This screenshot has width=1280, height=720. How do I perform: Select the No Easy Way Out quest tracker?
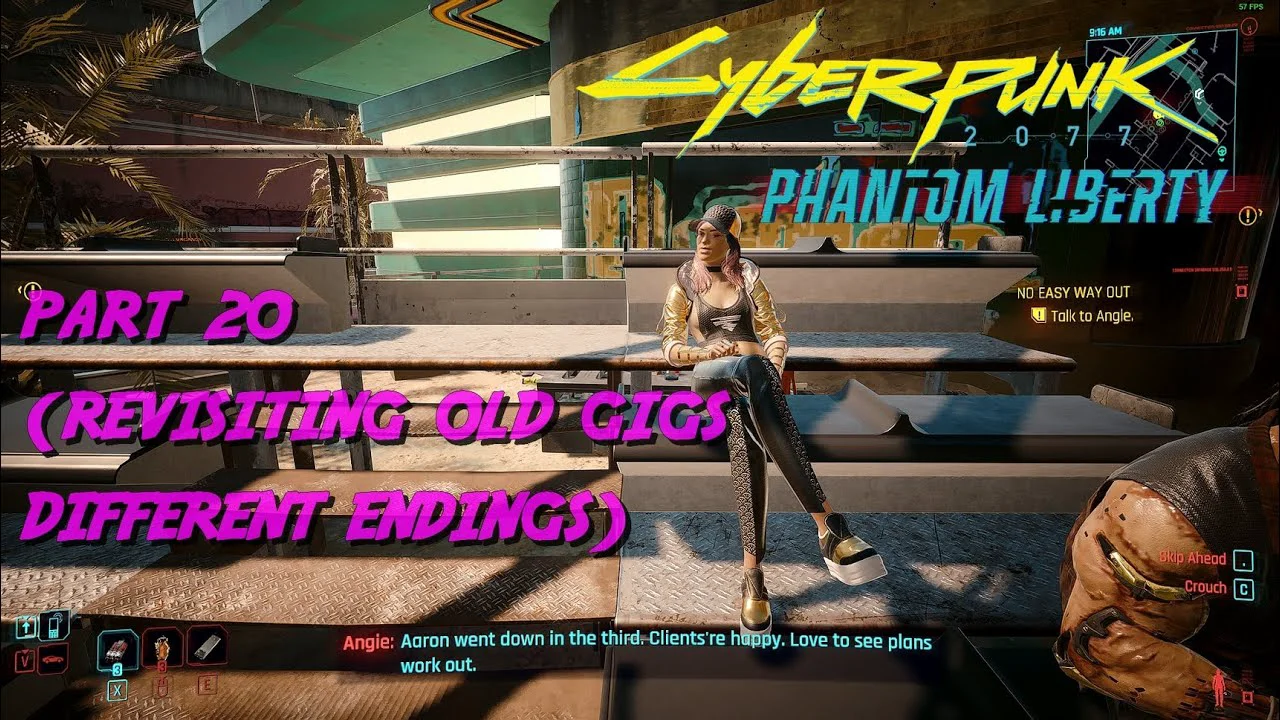point(1073,292)
